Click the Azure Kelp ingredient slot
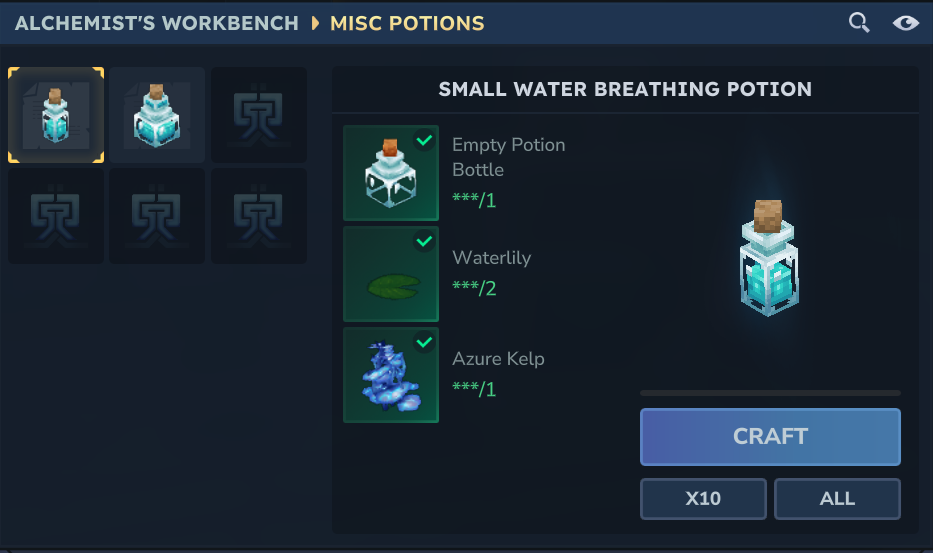The width and height of the screenshot is (933, 553). click(391, 375)
